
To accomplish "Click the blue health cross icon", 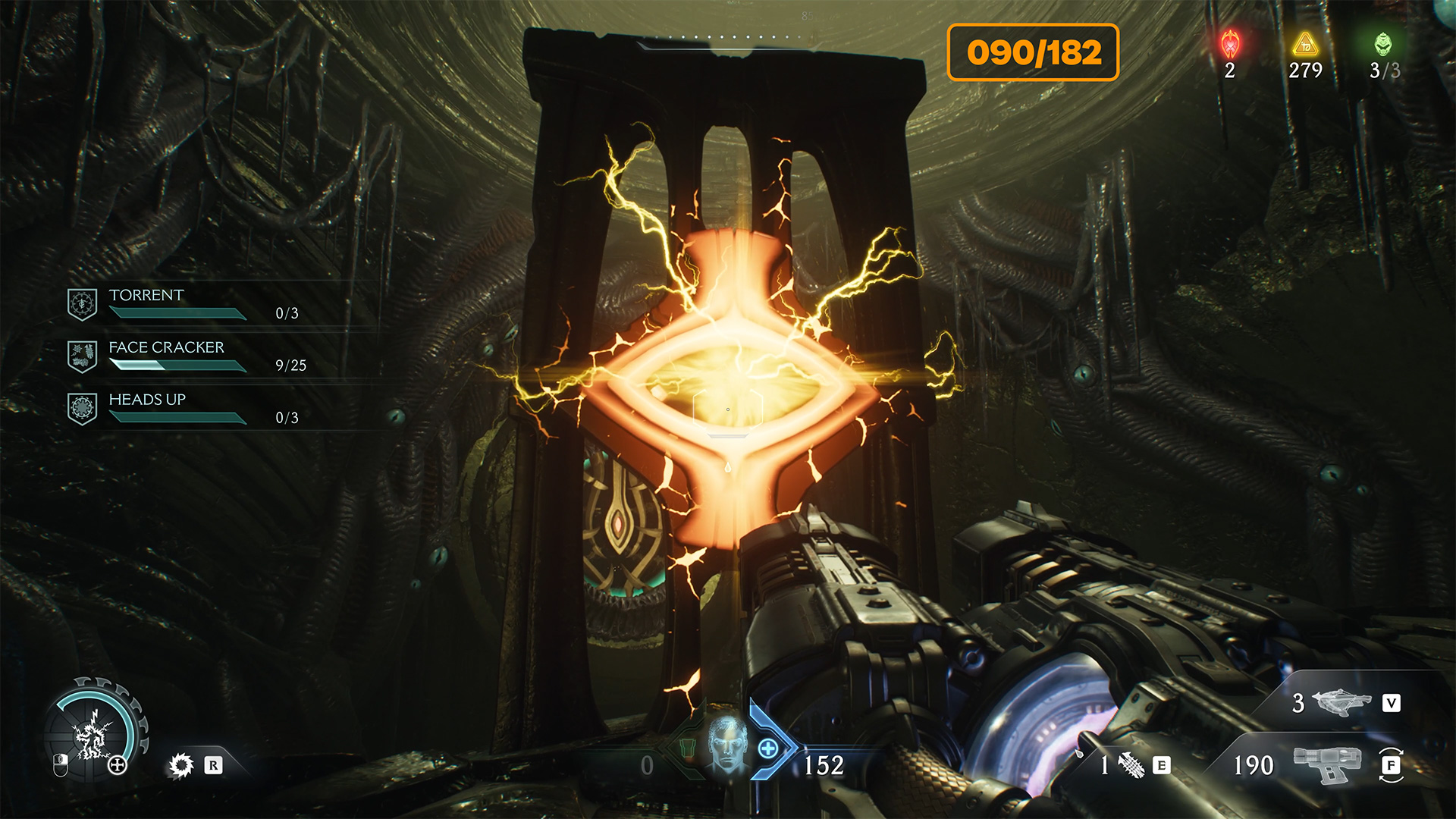I will (x=767, y=748).
